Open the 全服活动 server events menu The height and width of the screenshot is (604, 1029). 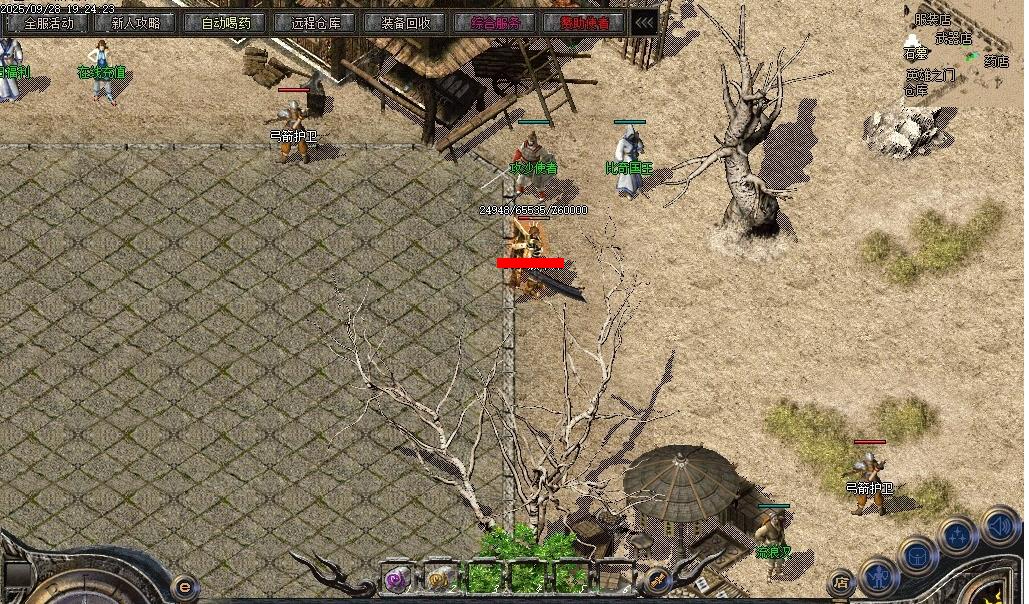48,22
